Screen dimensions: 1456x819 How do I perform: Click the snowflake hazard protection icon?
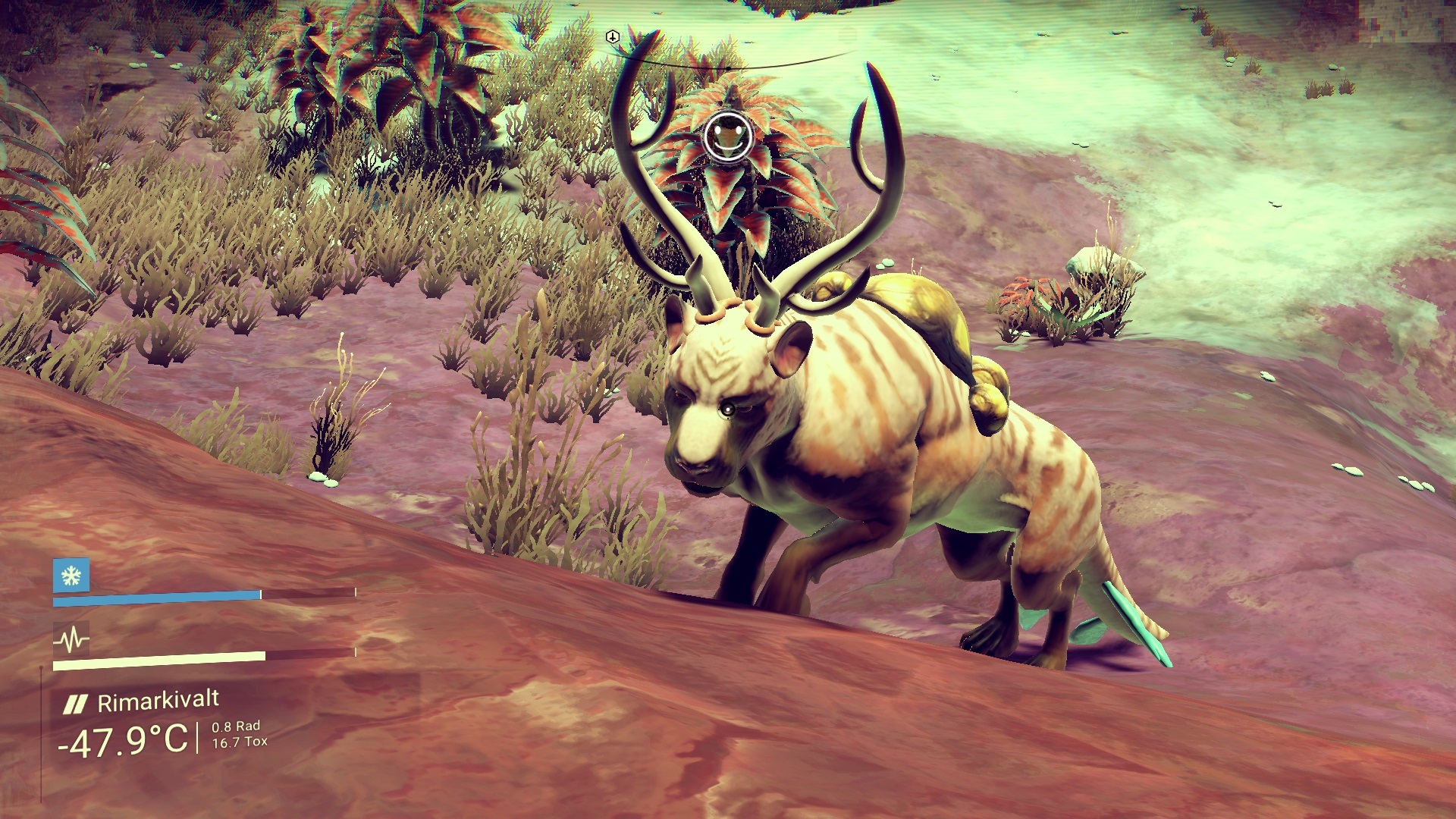[x=71, y=576]
